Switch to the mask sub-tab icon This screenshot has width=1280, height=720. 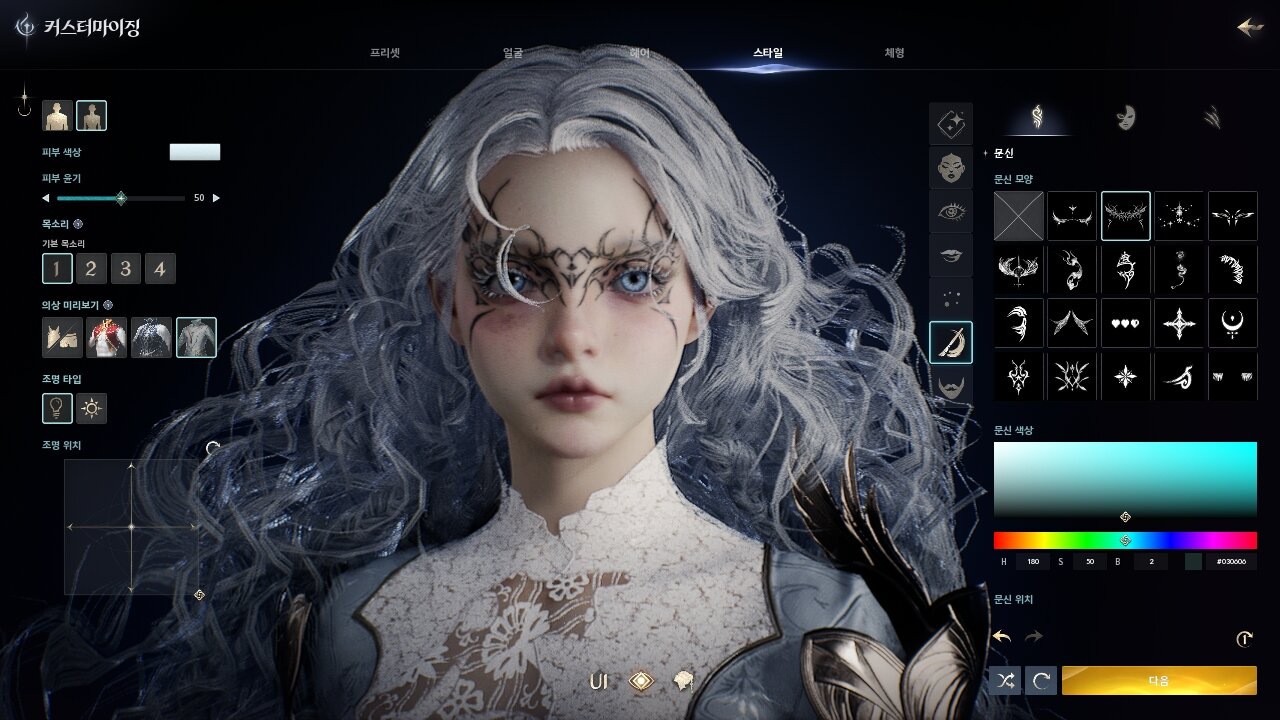[x=1125, y=117]
